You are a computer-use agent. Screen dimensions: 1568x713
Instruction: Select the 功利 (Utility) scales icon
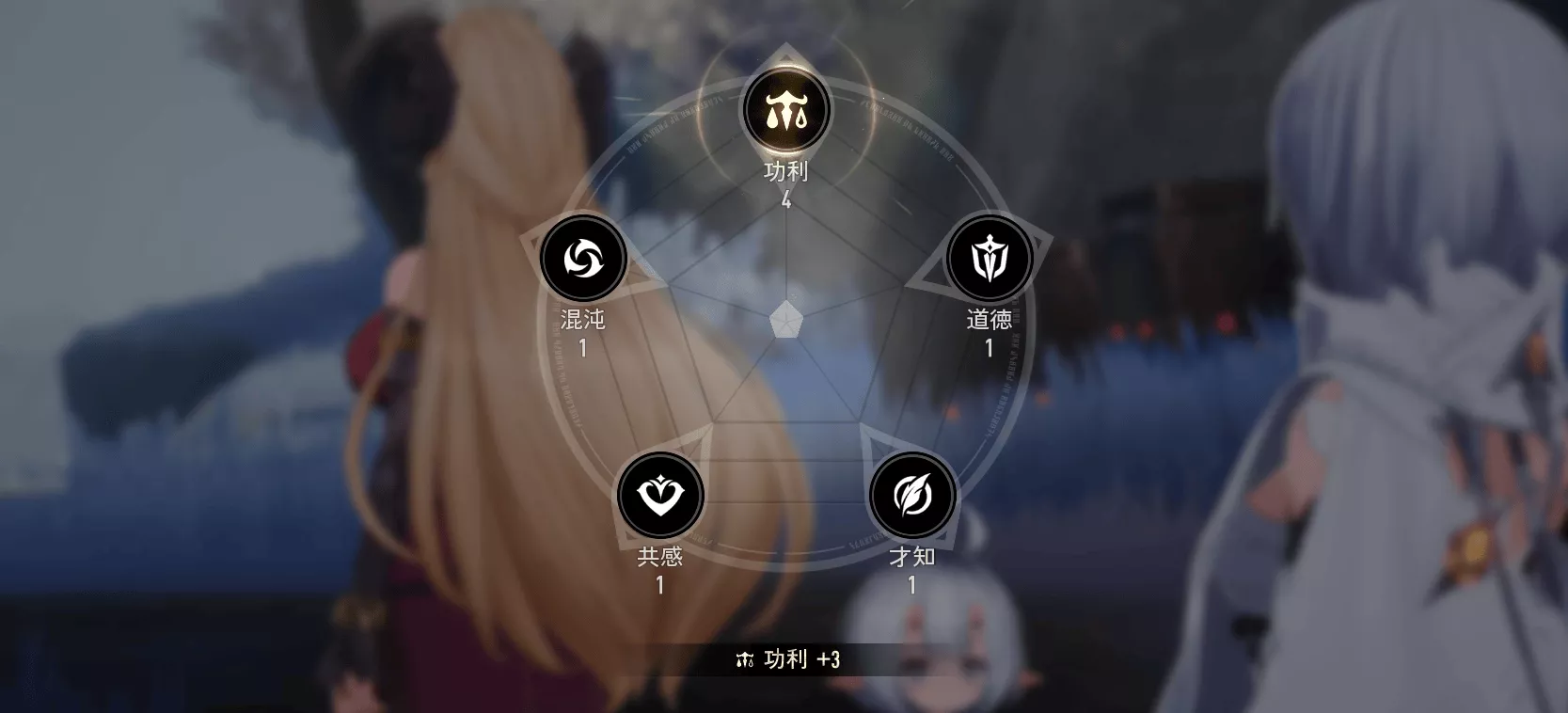tap(787, 110)
